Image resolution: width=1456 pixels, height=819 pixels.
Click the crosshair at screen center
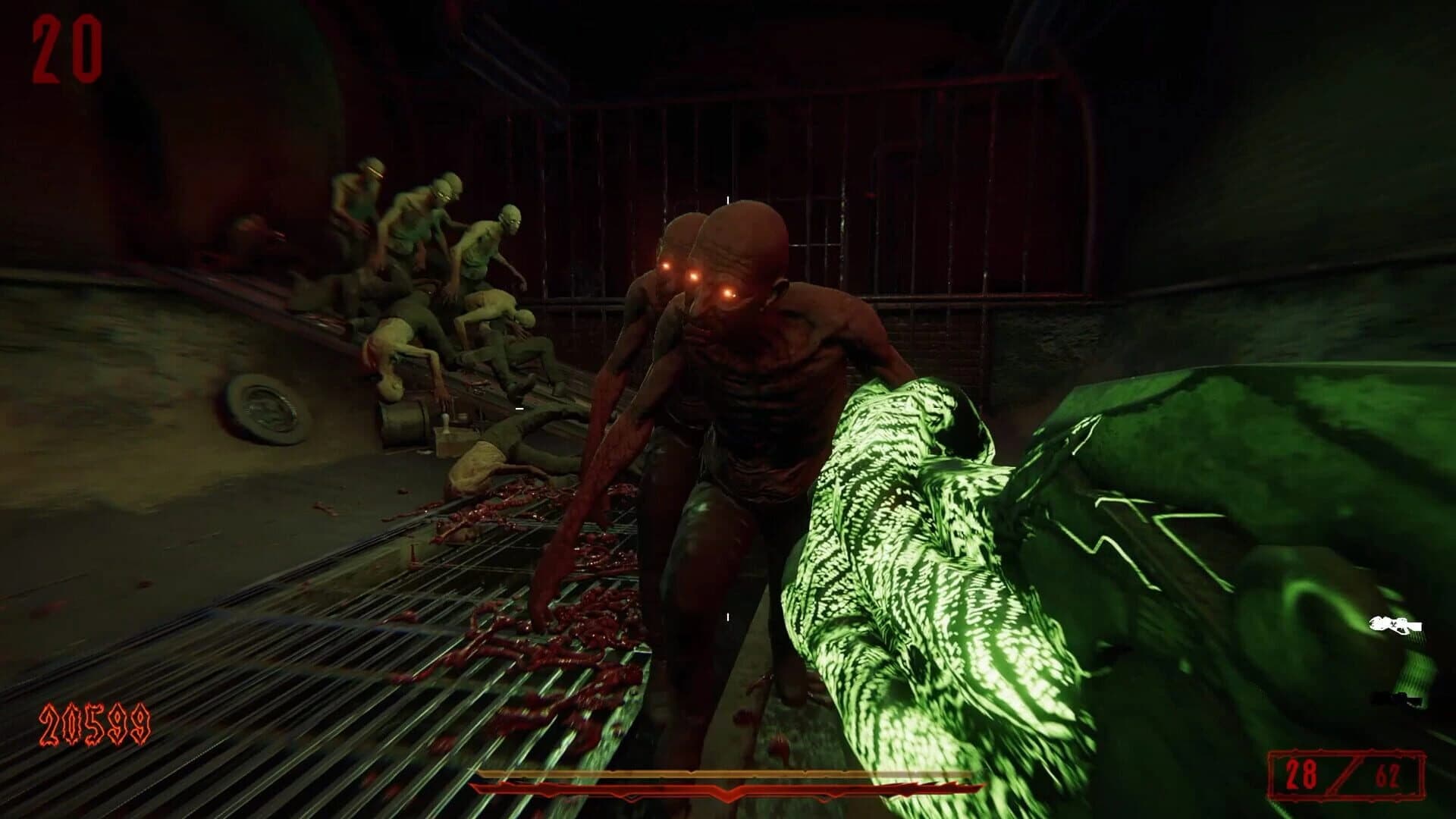tap(726, 409)
